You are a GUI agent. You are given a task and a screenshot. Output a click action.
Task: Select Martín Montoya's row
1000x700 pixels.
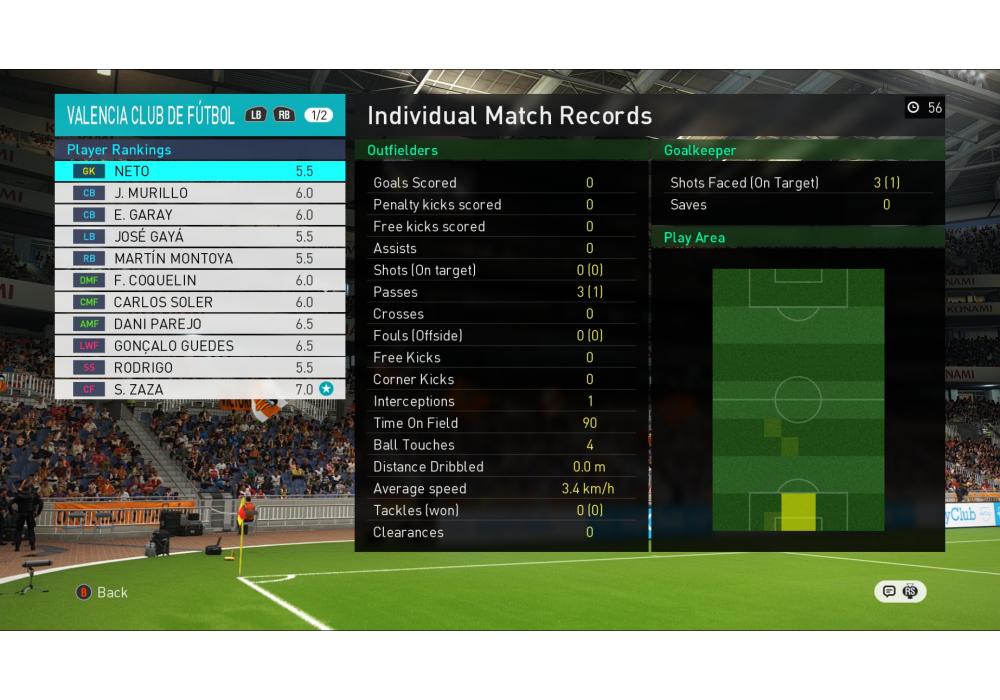coord(200,259)
